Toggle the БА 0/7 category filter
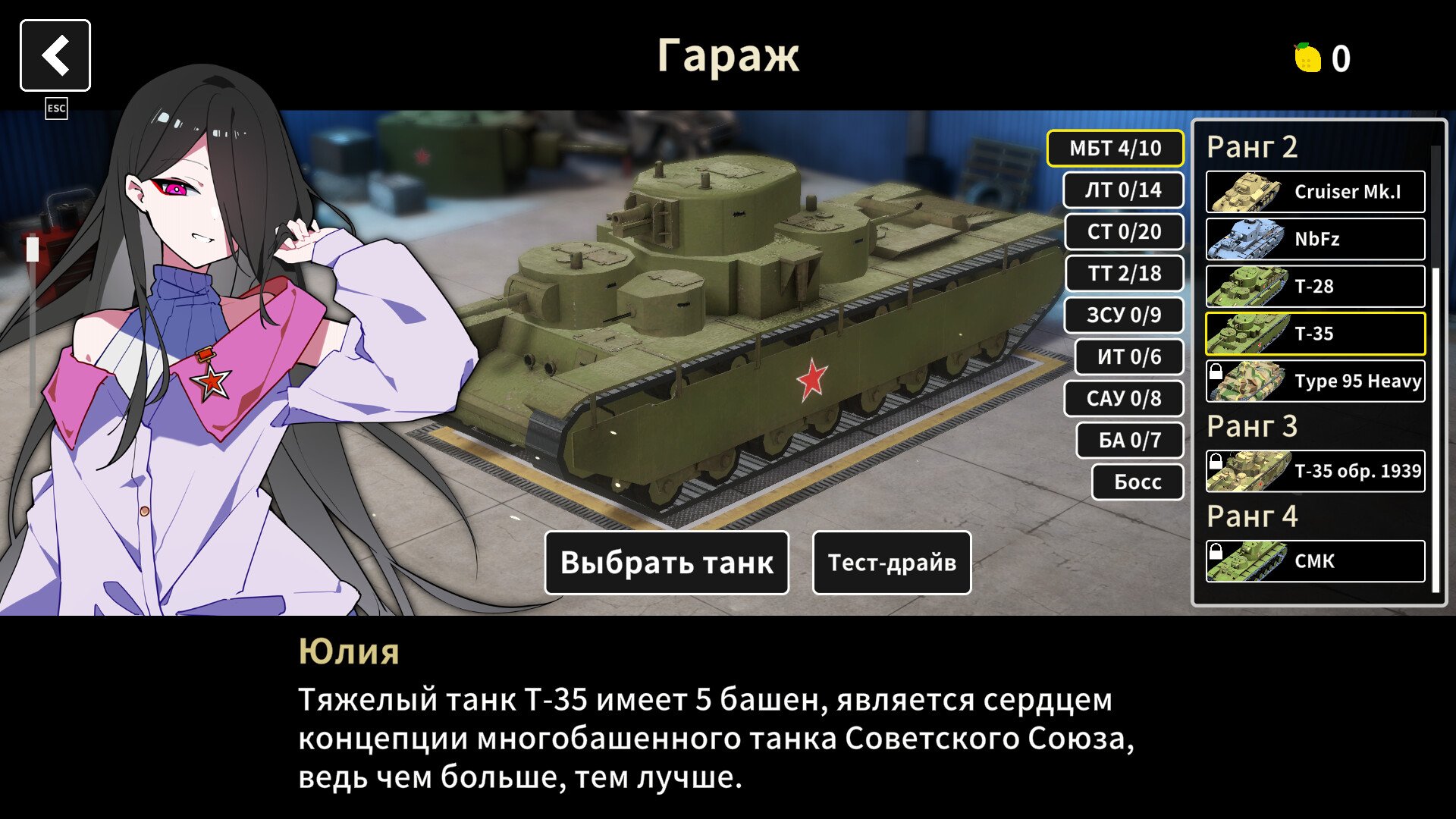This screenshot has width=1456, height=819. (x=1130, y=440)
